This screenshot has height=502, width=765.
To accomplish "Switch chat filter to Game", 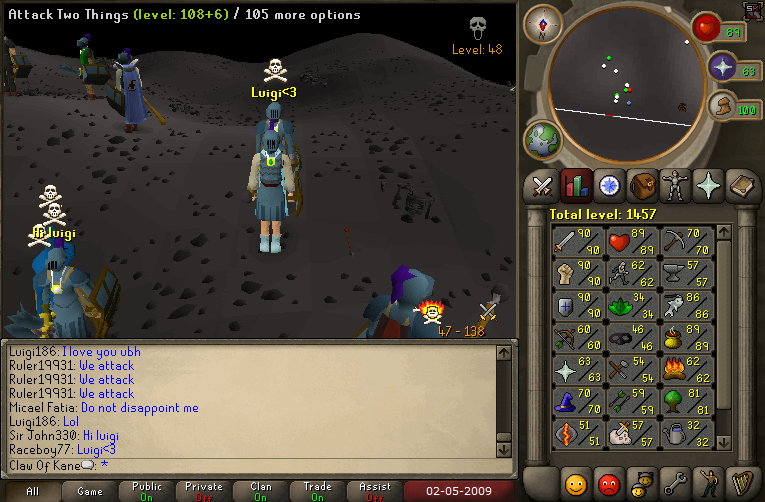I will pos(90,491).
